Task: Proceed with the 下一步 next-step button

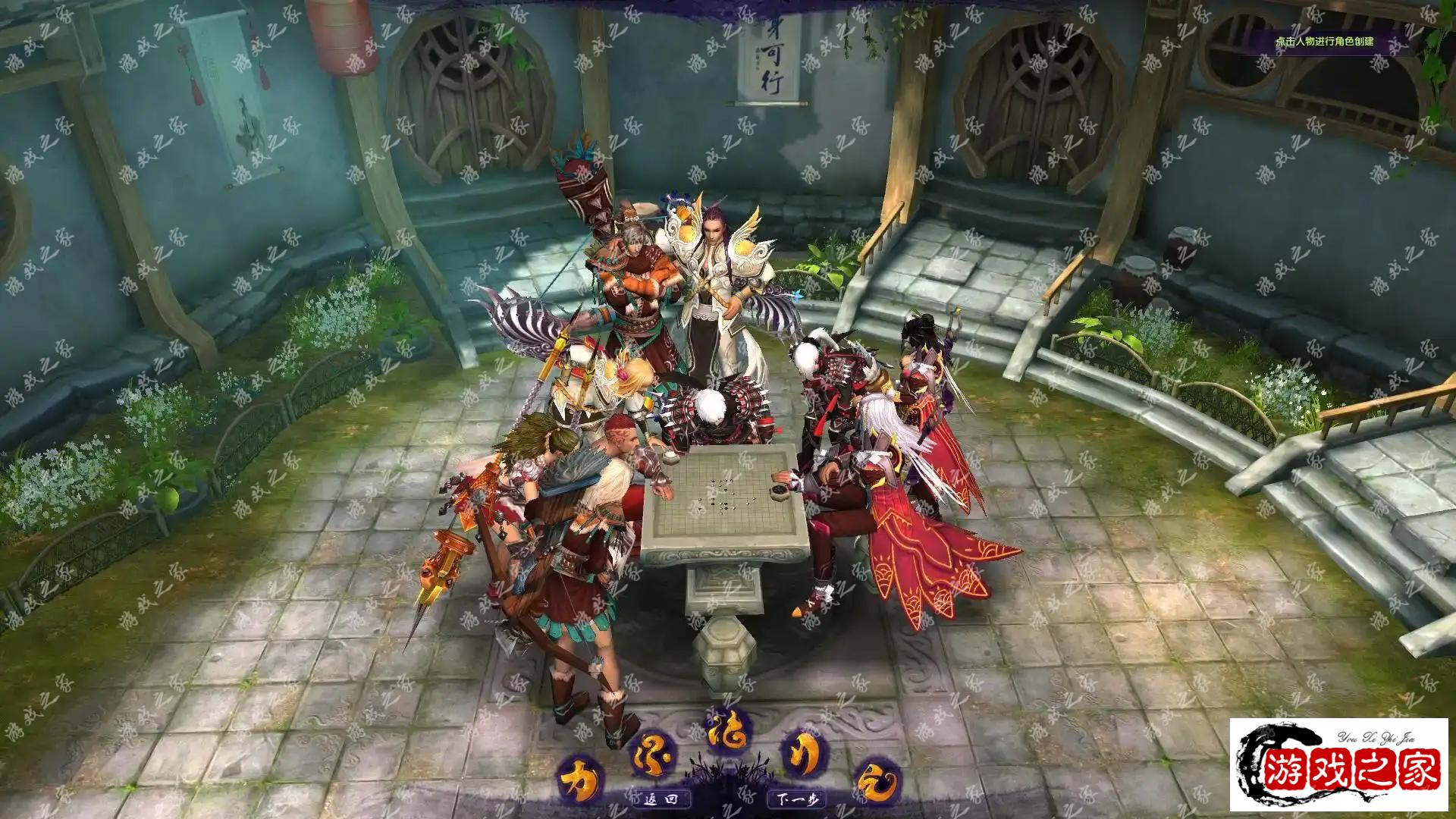Action: 796,799
